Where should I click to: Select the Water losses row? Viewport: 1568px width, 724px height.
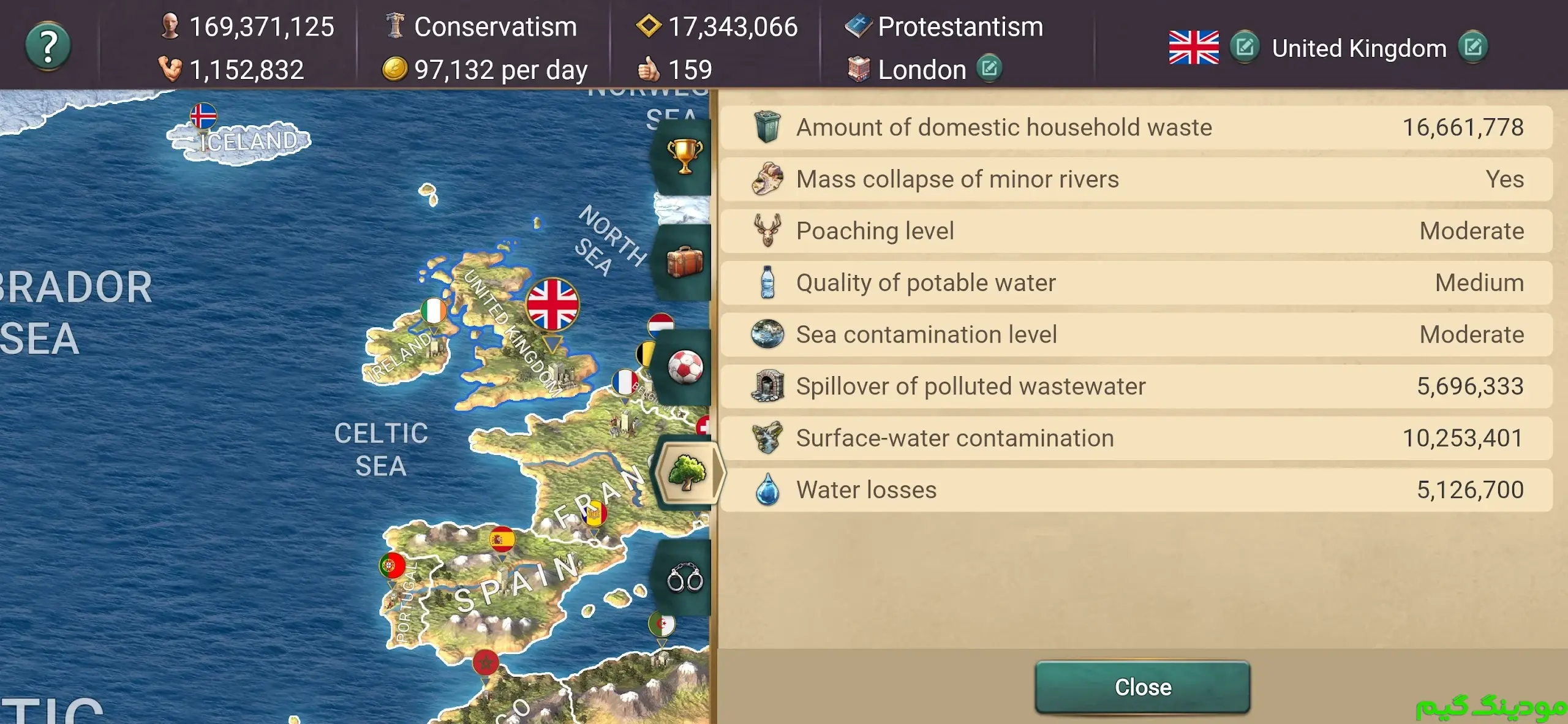1136,490
